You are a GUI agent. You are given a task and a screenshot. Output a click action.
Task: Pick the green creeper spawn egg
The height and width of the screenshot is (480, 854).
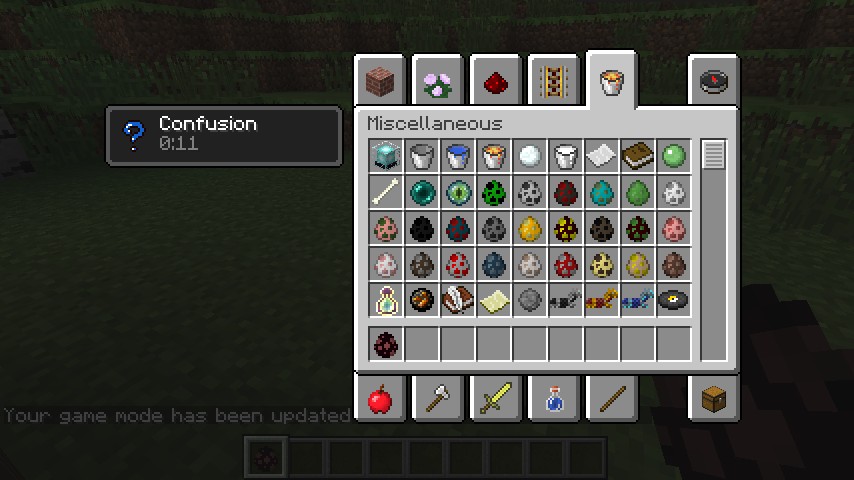point(494,192)
